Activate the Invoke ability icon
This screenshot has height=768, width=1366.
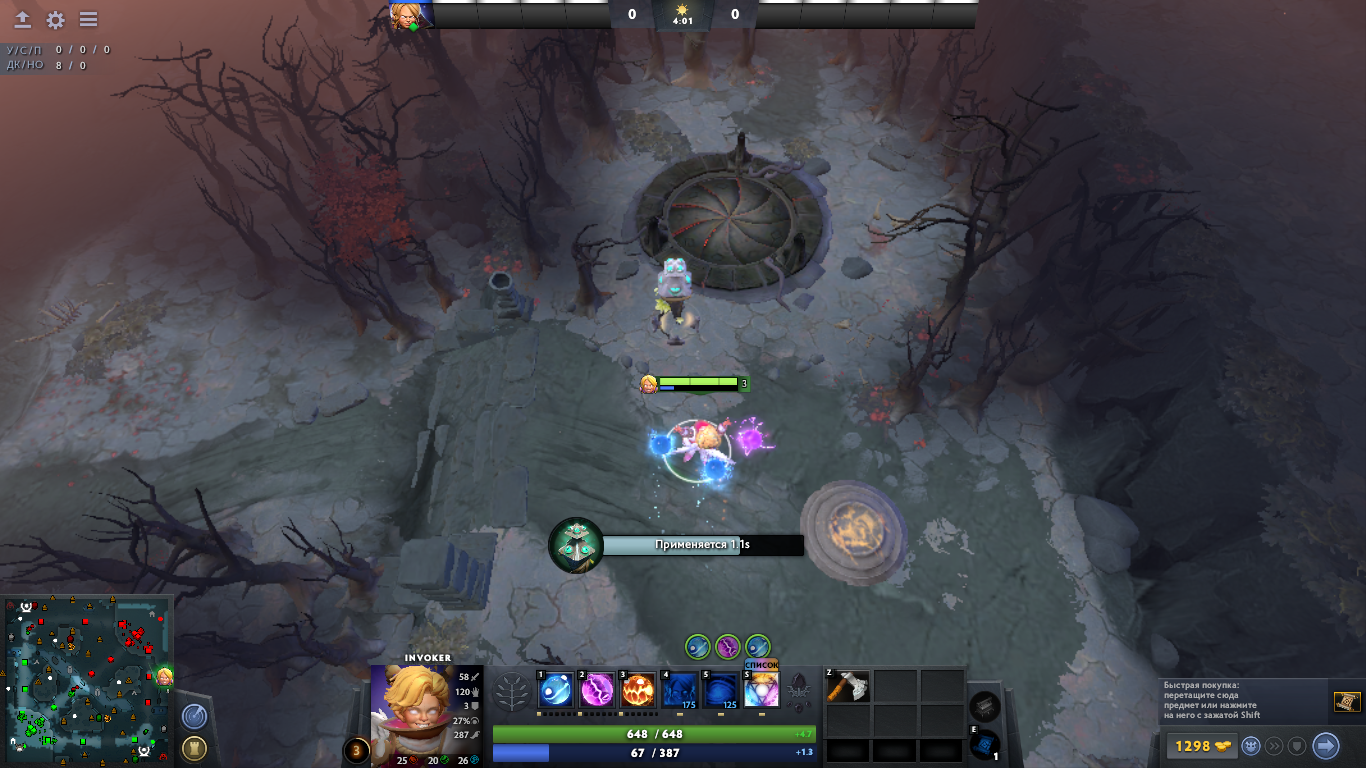[x=761, y=691]
